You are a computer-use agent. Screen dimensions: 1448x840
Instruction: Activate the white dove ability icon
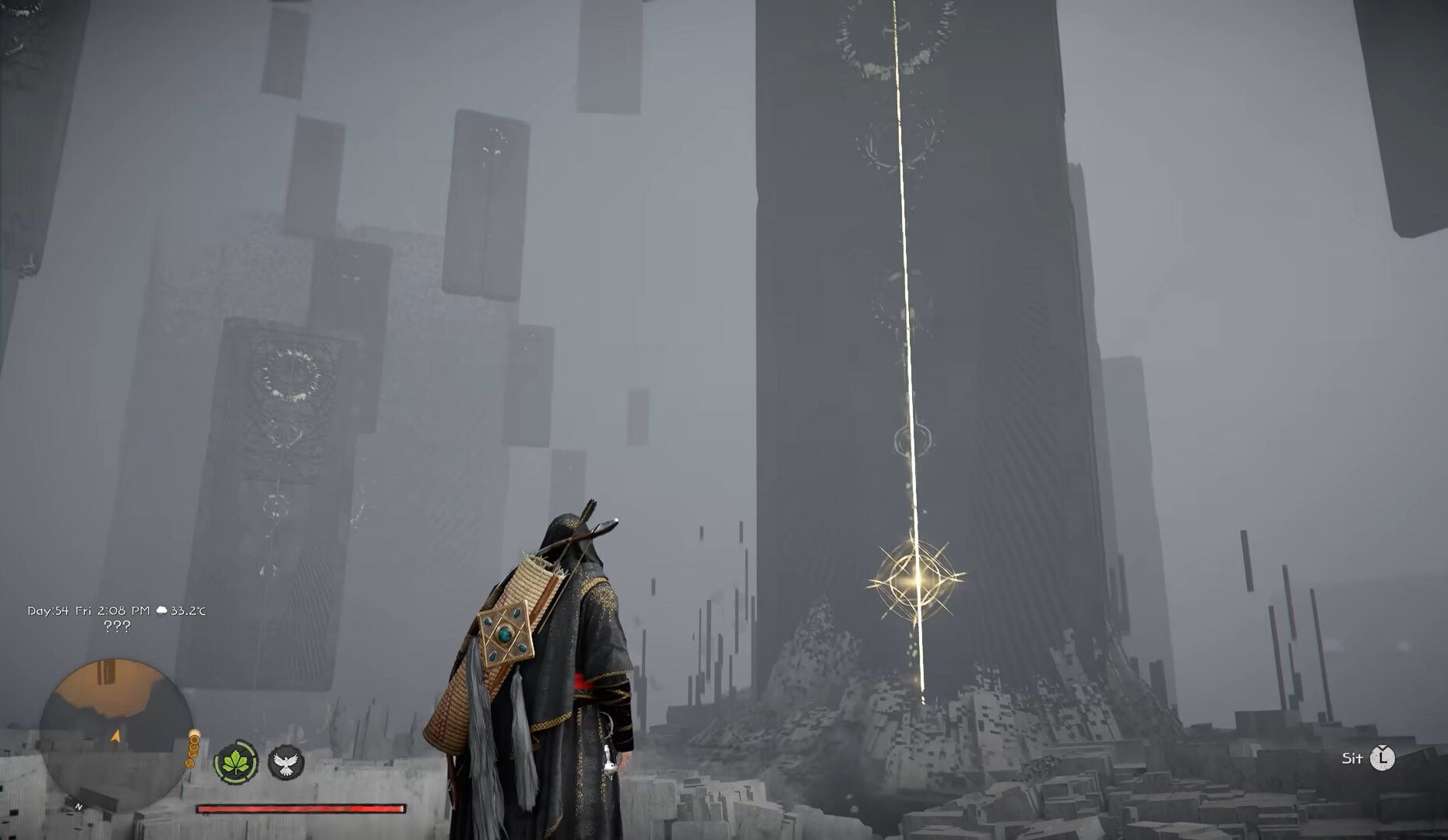coord(286,762)
